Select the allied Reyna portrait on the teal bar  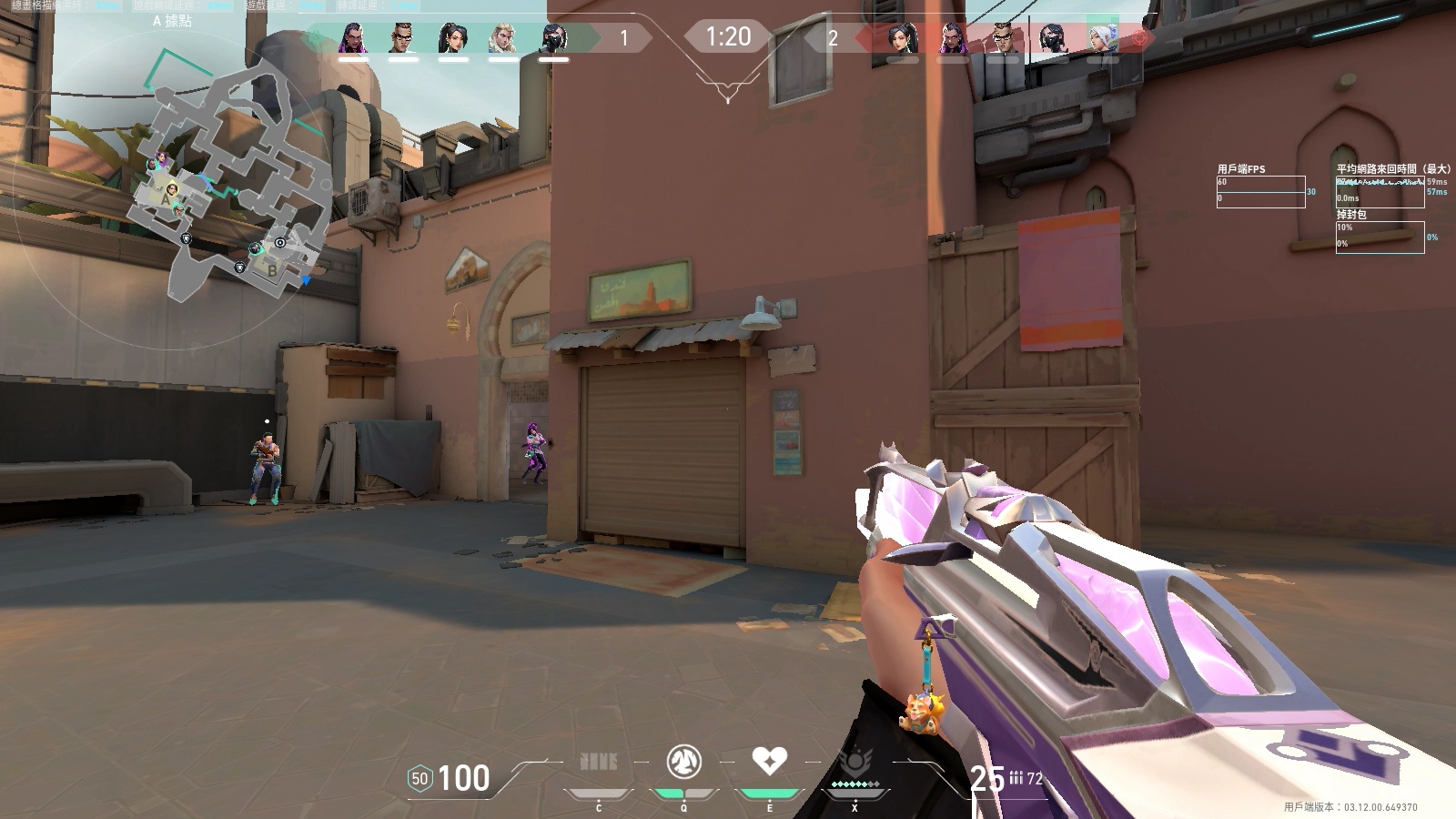(353, 38)
